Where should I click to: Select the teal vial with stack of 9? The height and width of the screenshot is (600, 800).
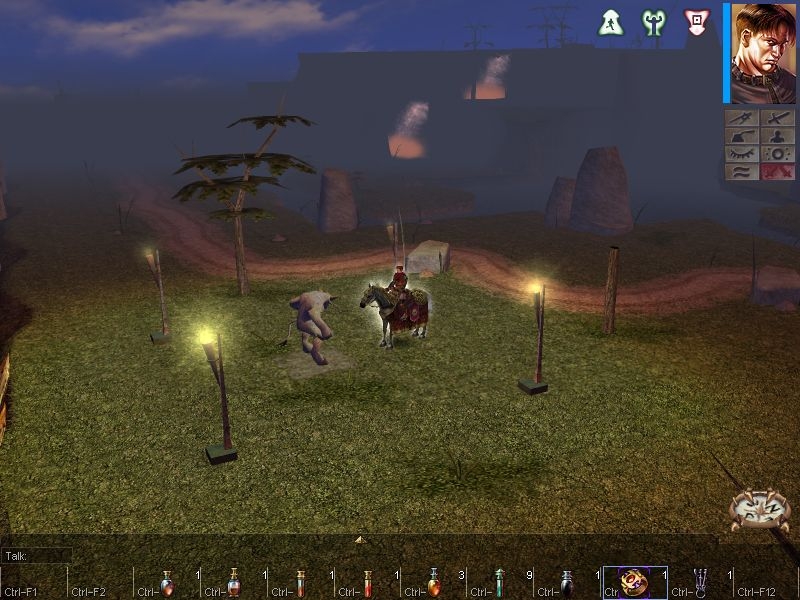coord(500,583)
